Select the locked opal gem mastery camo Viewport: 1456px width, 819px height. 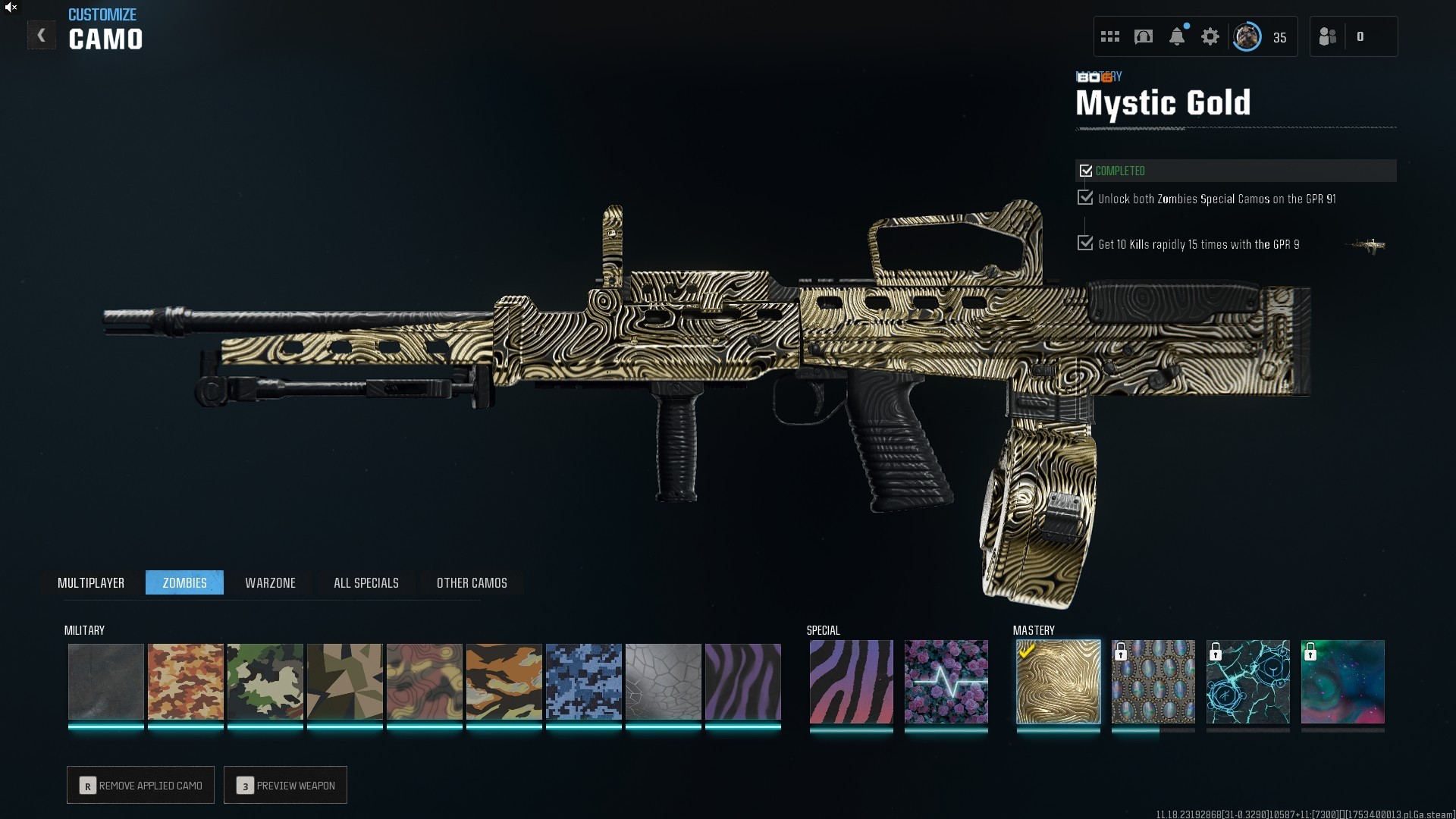pyautogui.click(x=1153, y=681)
